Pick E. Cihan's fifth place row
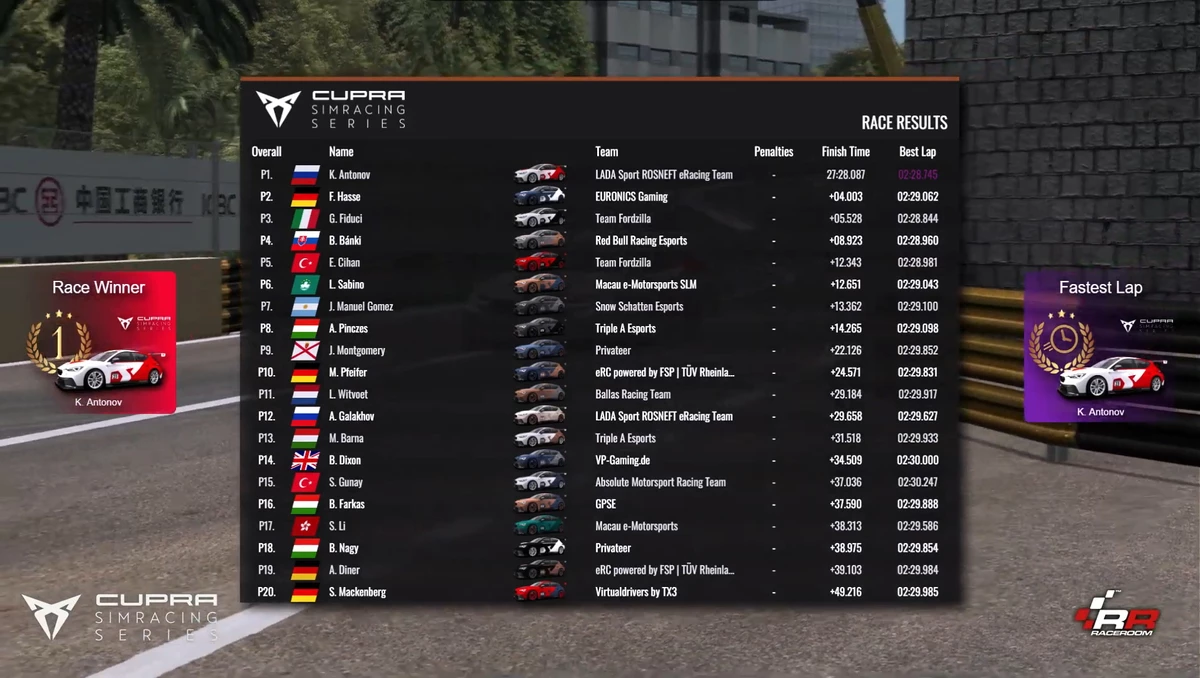 [x=600, y=263]
